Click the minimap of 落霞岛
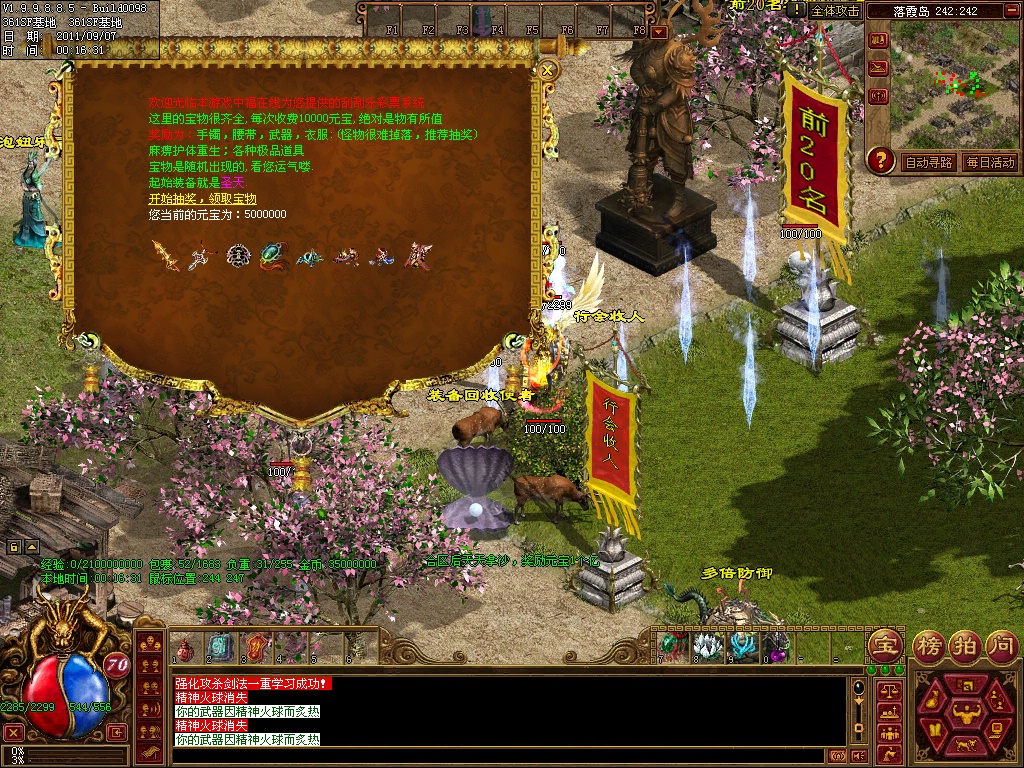The image size is (1024, 768). click(958, 83)
